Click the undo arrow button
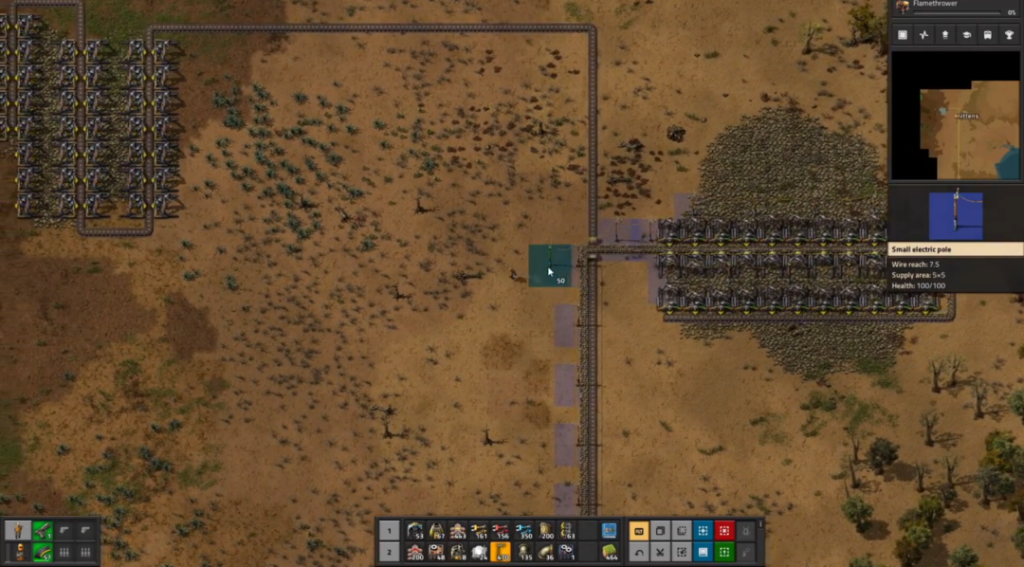 [x=640, y=551]
